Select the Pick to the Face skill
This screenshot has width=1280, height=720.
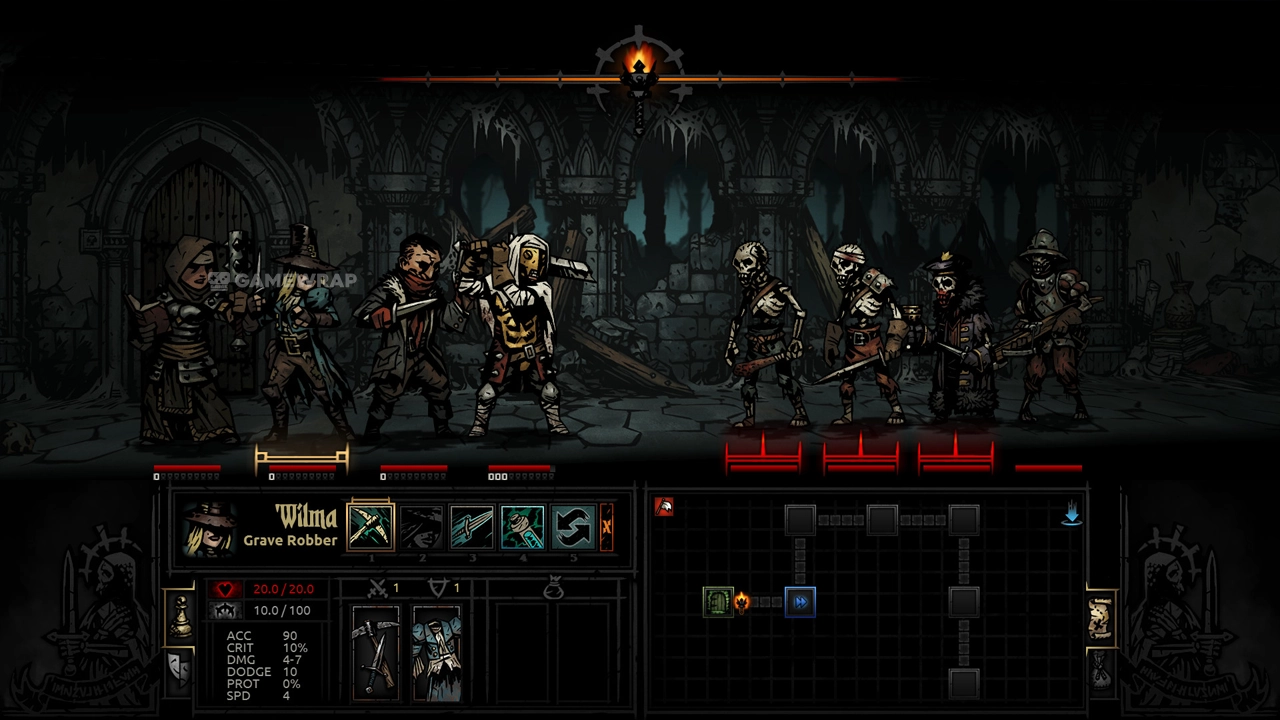point(370,527)
